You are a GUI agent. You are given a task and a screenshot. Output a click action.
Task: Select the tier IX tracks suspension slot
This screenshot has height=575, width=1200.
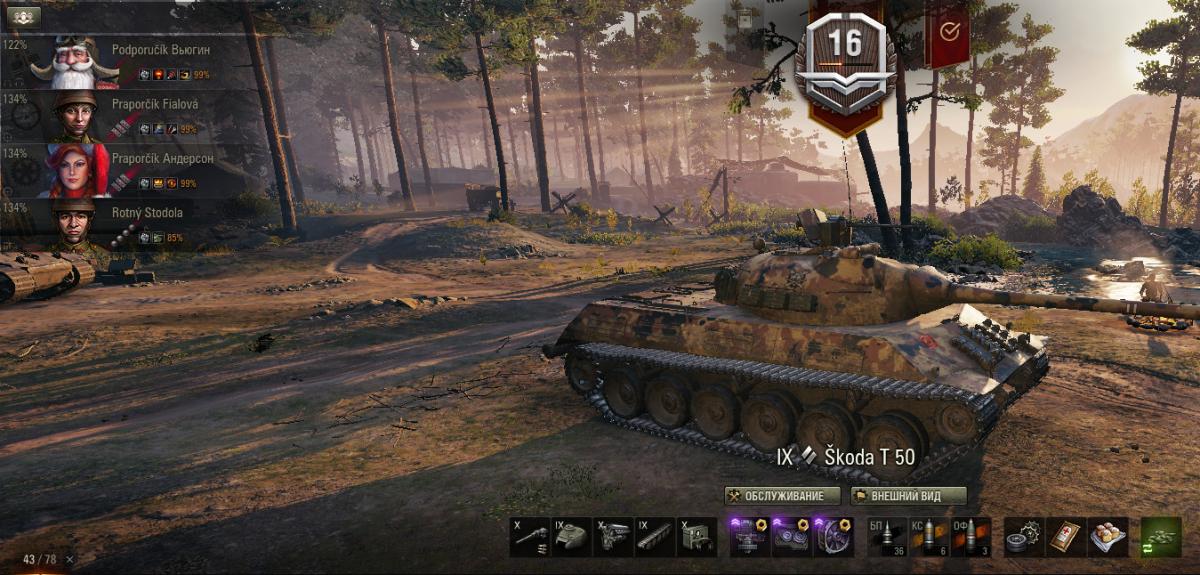(654, 536)
